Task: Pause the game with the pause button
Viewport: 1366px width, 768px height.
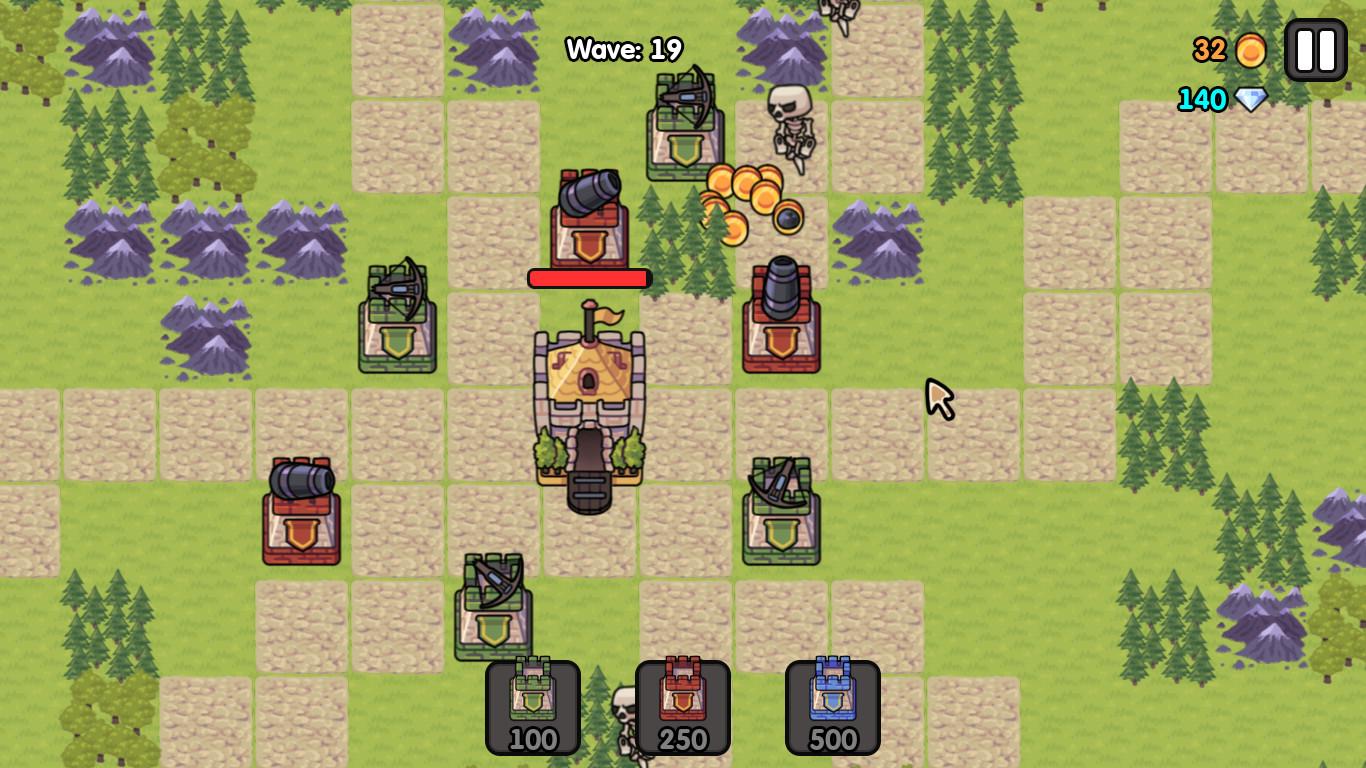Action: pyautogui.click(x=1314, y=48)
